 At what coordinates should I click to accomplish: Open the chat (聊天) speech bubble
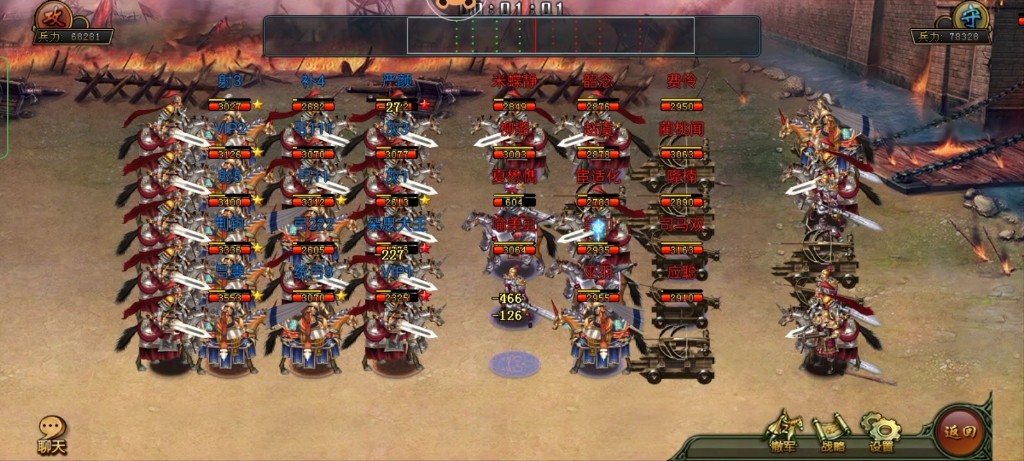click(x=52, y=432)
